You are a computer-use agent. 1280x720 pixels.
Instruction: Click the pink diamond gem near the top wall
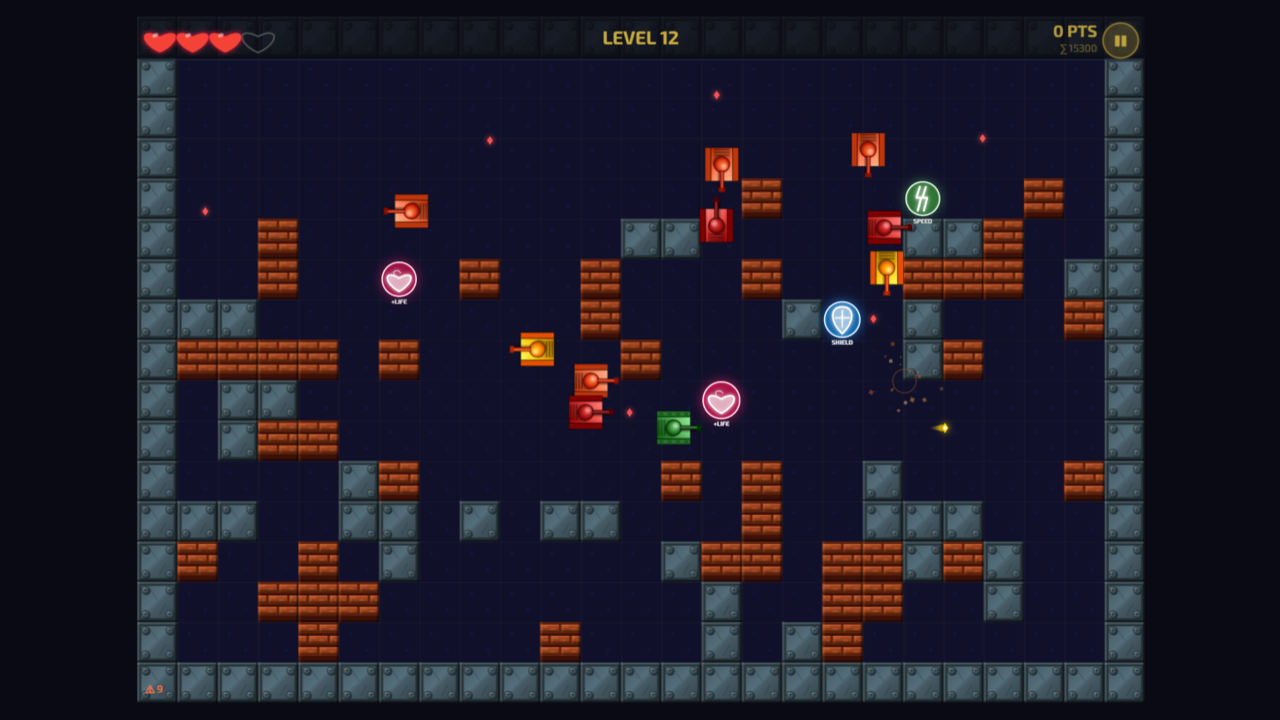[x=717, y=93]
